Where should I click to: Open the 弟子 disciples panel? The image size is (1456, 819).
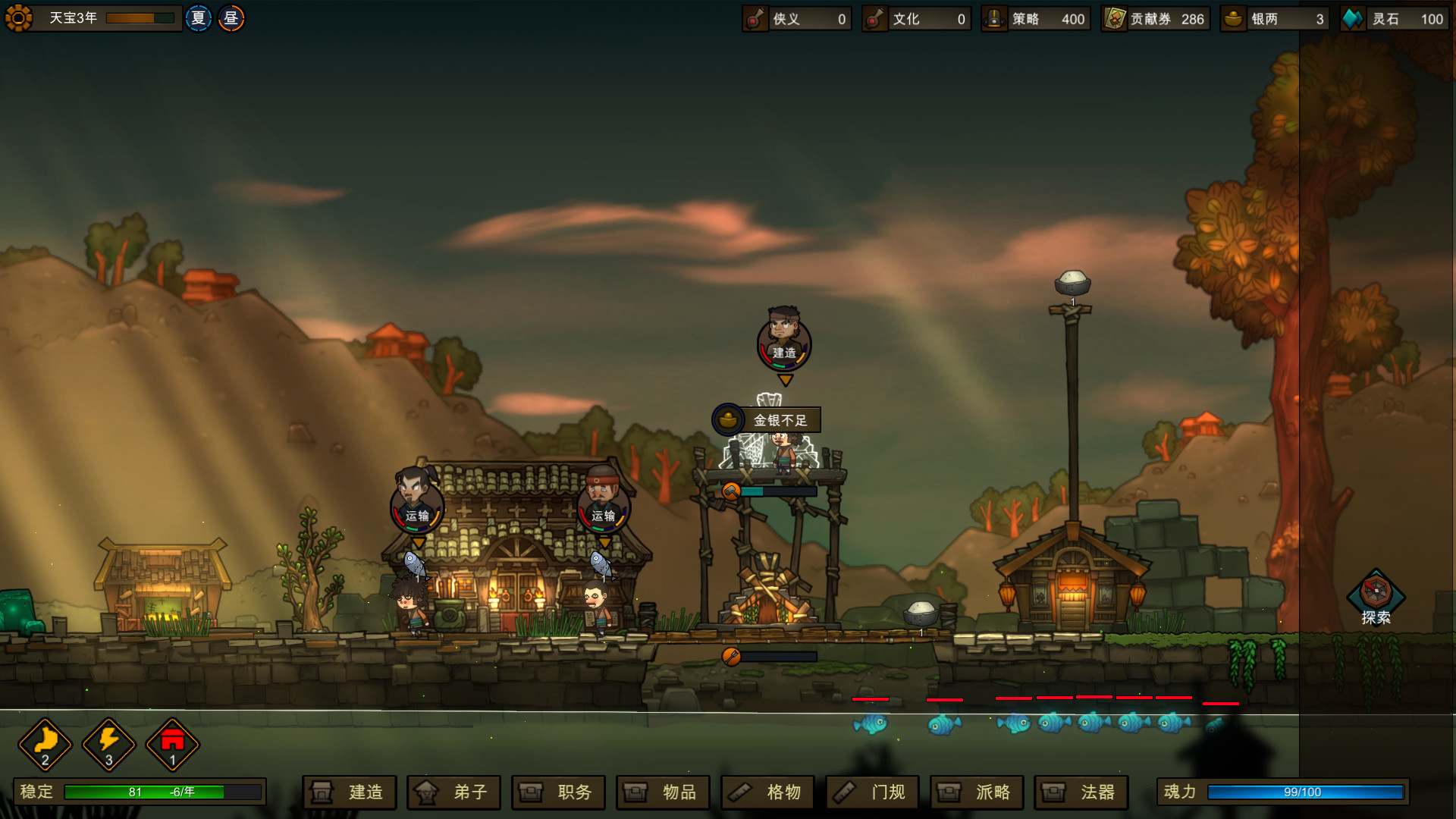pyautogui.click(x=453, y=792)
